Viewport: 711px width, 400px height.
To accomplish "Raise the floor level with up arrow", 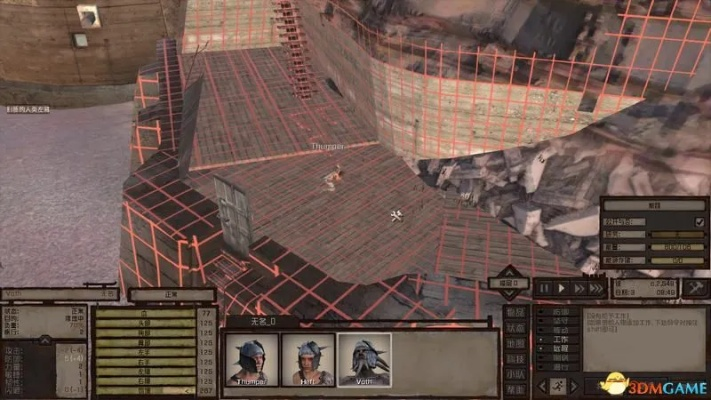I will tap(508, 272).
